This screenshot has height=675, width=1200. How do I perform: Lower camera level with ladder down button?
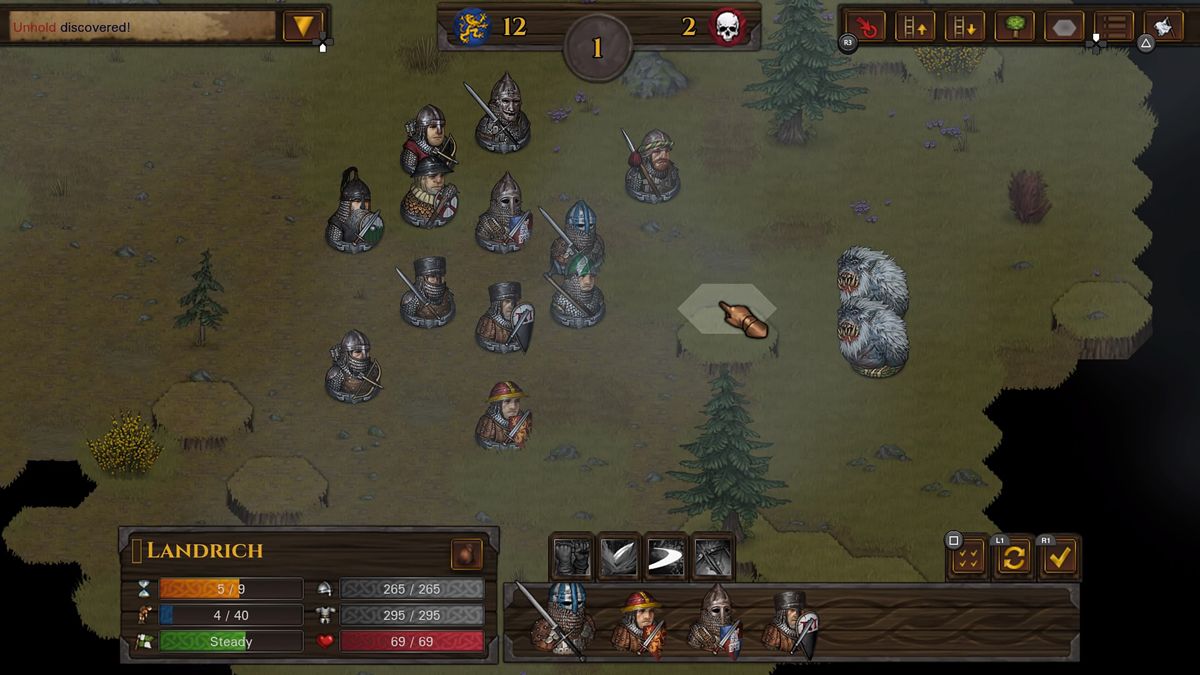[x=965, y=26]
